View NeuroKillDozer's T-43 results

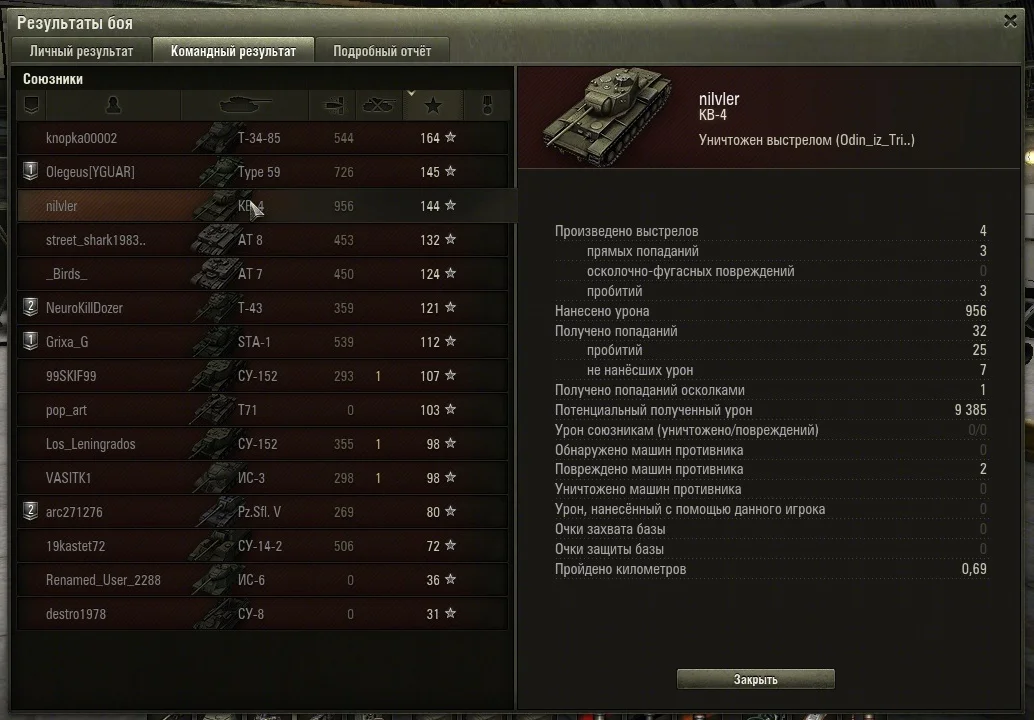(84, 308)
